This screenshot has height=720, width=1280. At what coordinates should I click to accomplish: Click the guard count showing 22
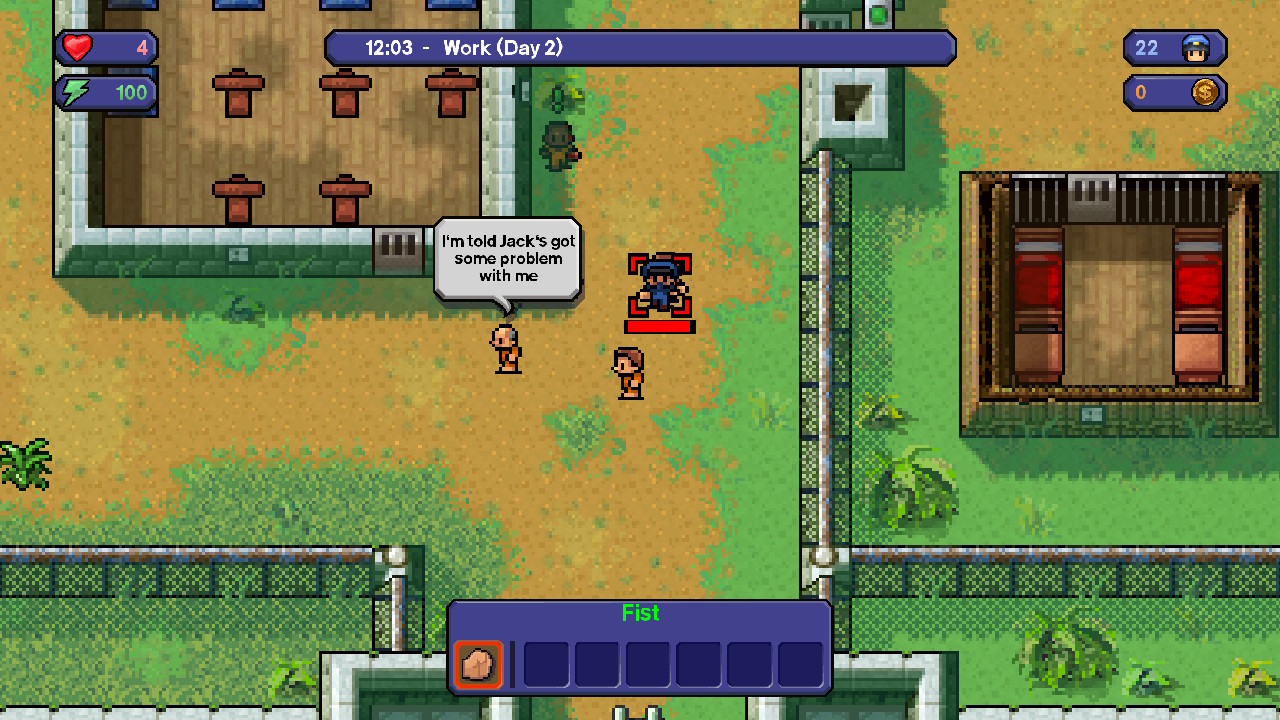(x=1147, y=48)
